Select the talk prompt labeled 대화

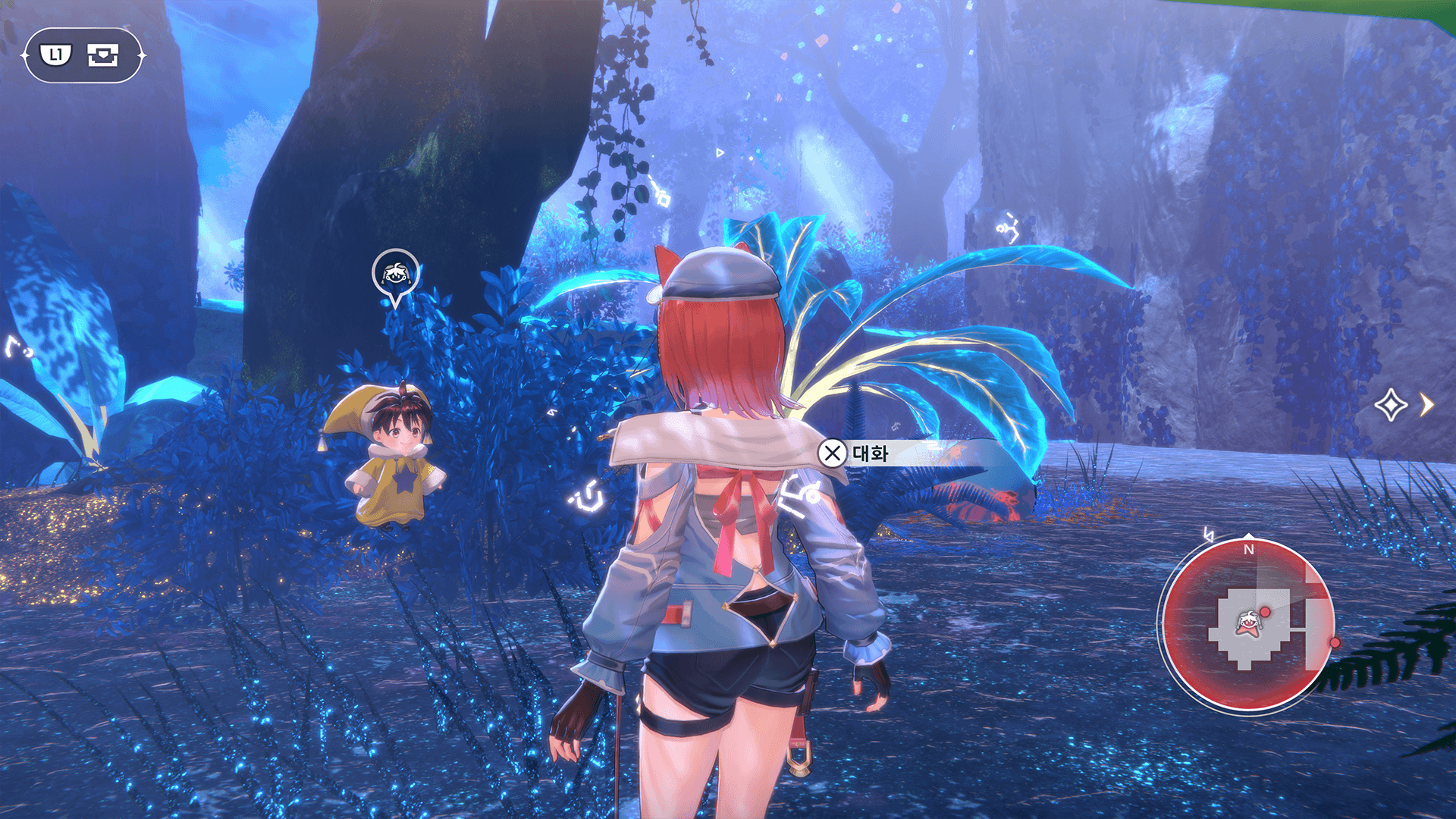[x=855, y=453]
